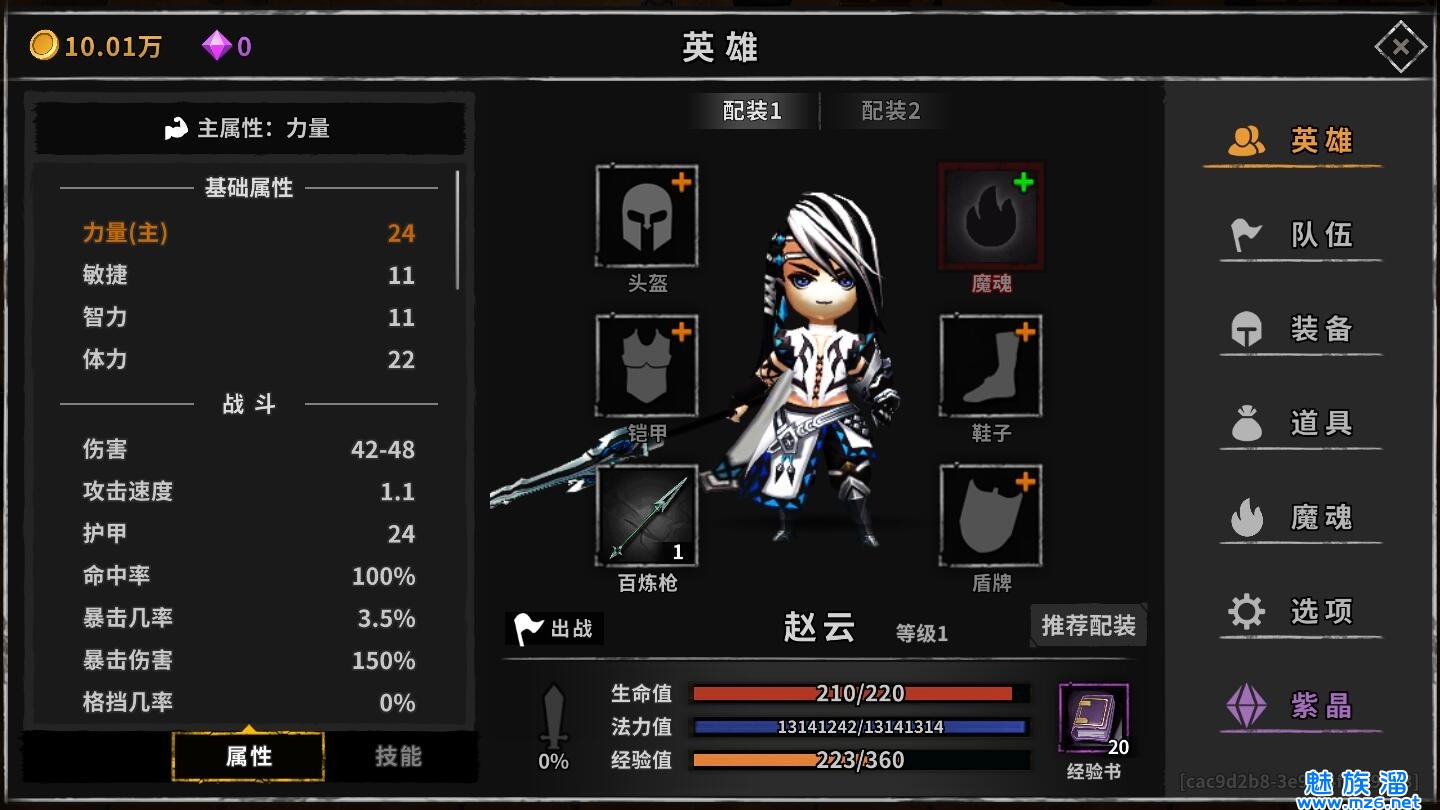Open the empty shoes (鞋子) slot

tap(991, 367)
